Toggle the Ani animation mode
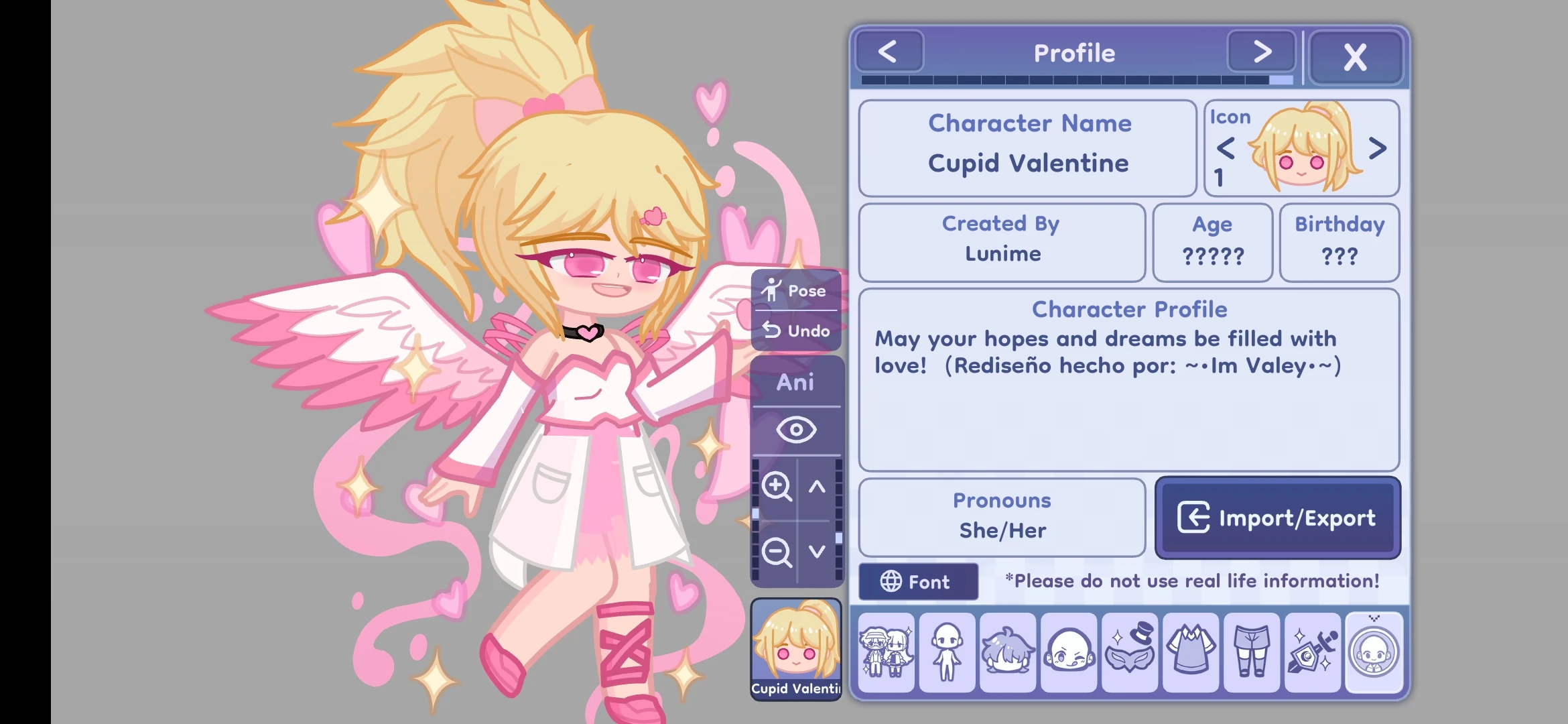 (x=797, y=382)
